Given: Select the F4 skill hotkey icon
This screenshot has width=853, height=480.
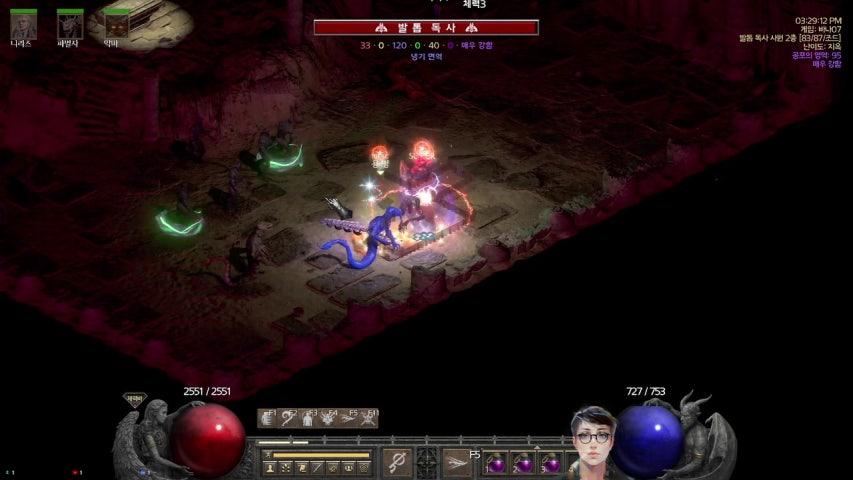Looking at the screenshot, I should [327, 419].
